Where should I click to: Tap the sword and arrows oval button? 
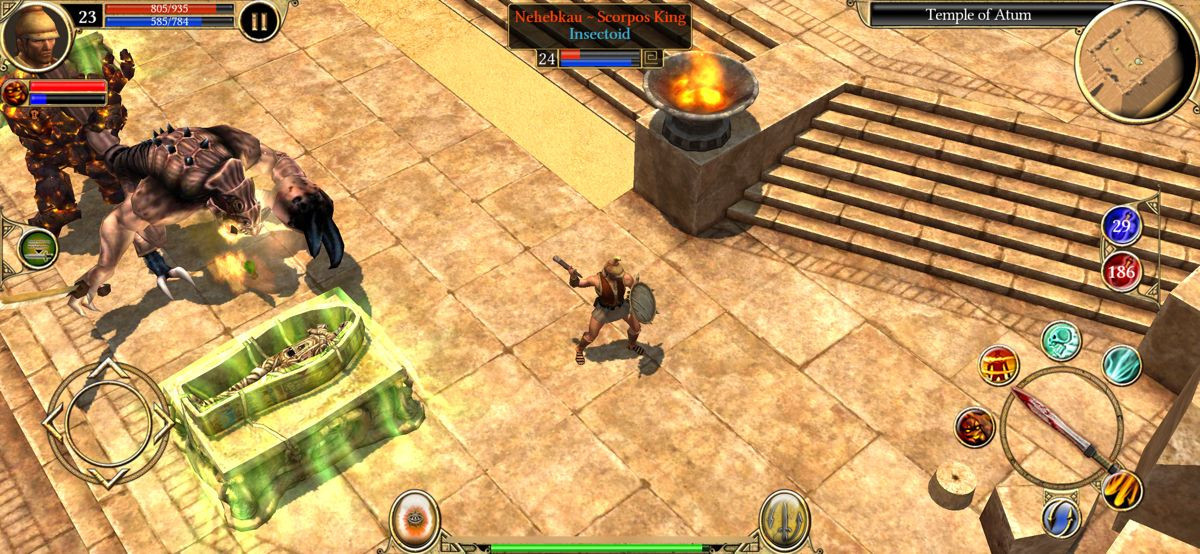coord(784,520)
